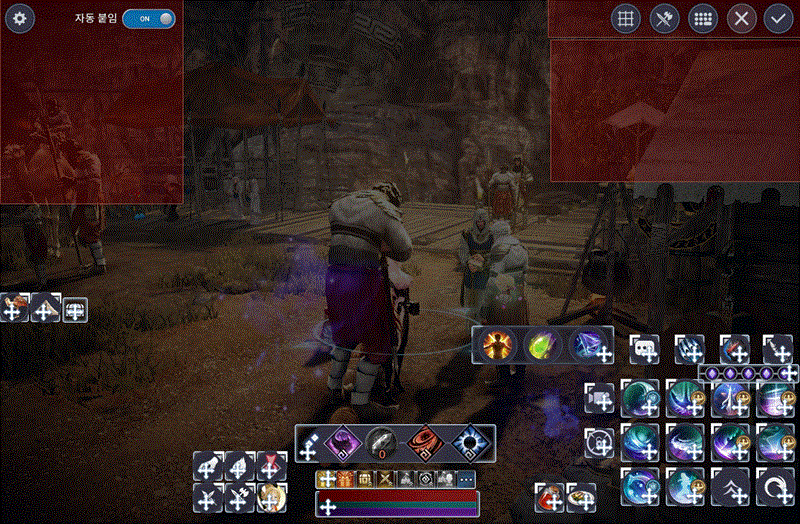Confirm the layout with the checkmark button
Screen dimensions: 800x524
[x=777, y=19]
